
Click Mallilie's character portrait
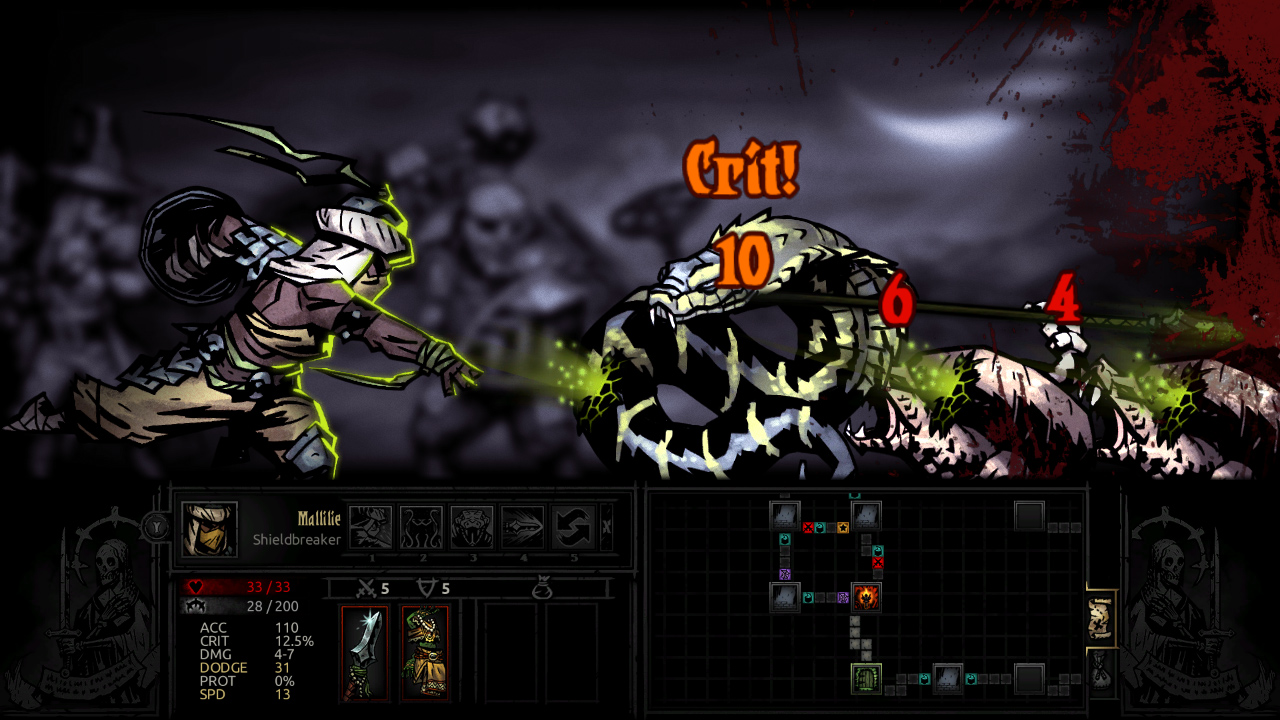coord(209,528)
